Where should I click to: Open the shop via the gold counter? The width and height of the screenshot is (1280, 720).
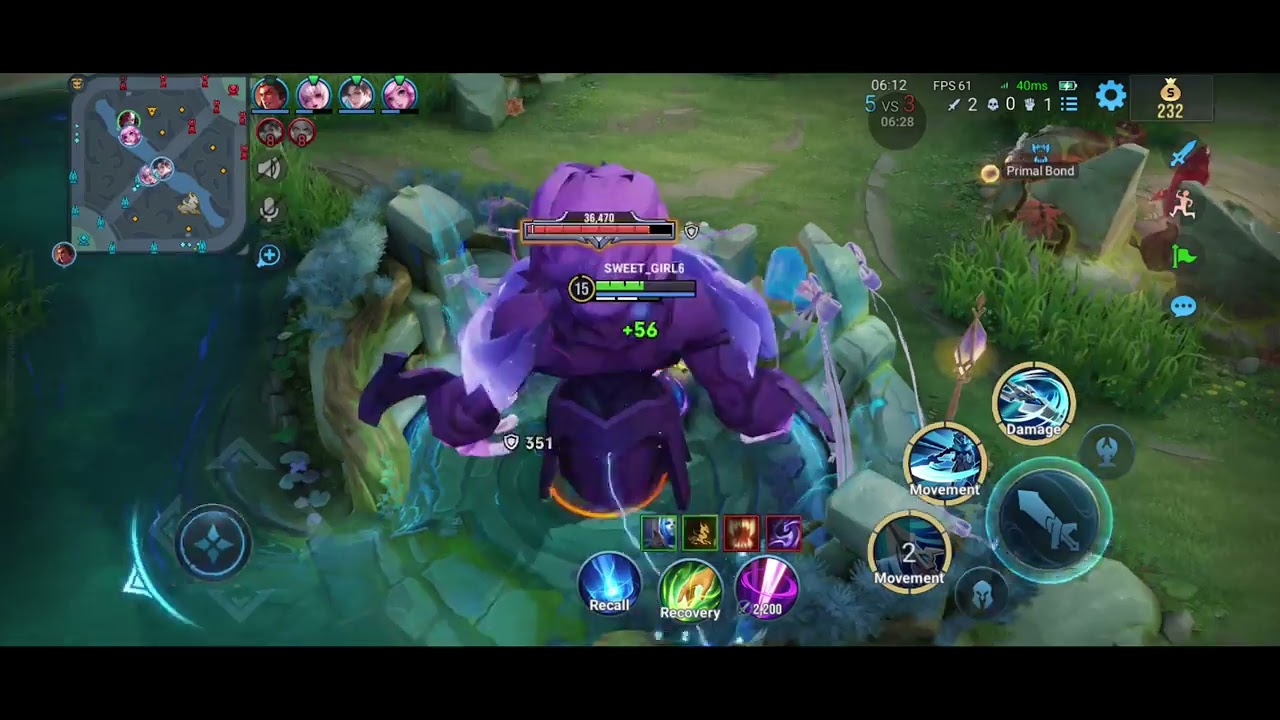1170,100
